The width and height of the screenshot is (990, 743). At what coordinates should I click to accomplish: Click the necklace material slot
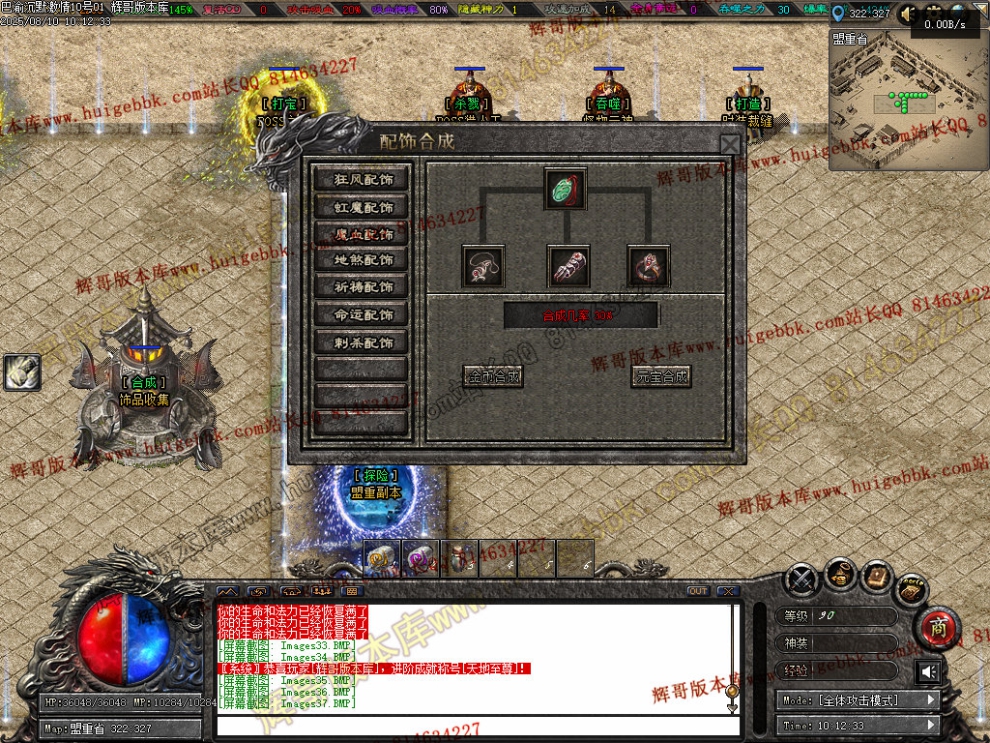[x=482, y=266]
